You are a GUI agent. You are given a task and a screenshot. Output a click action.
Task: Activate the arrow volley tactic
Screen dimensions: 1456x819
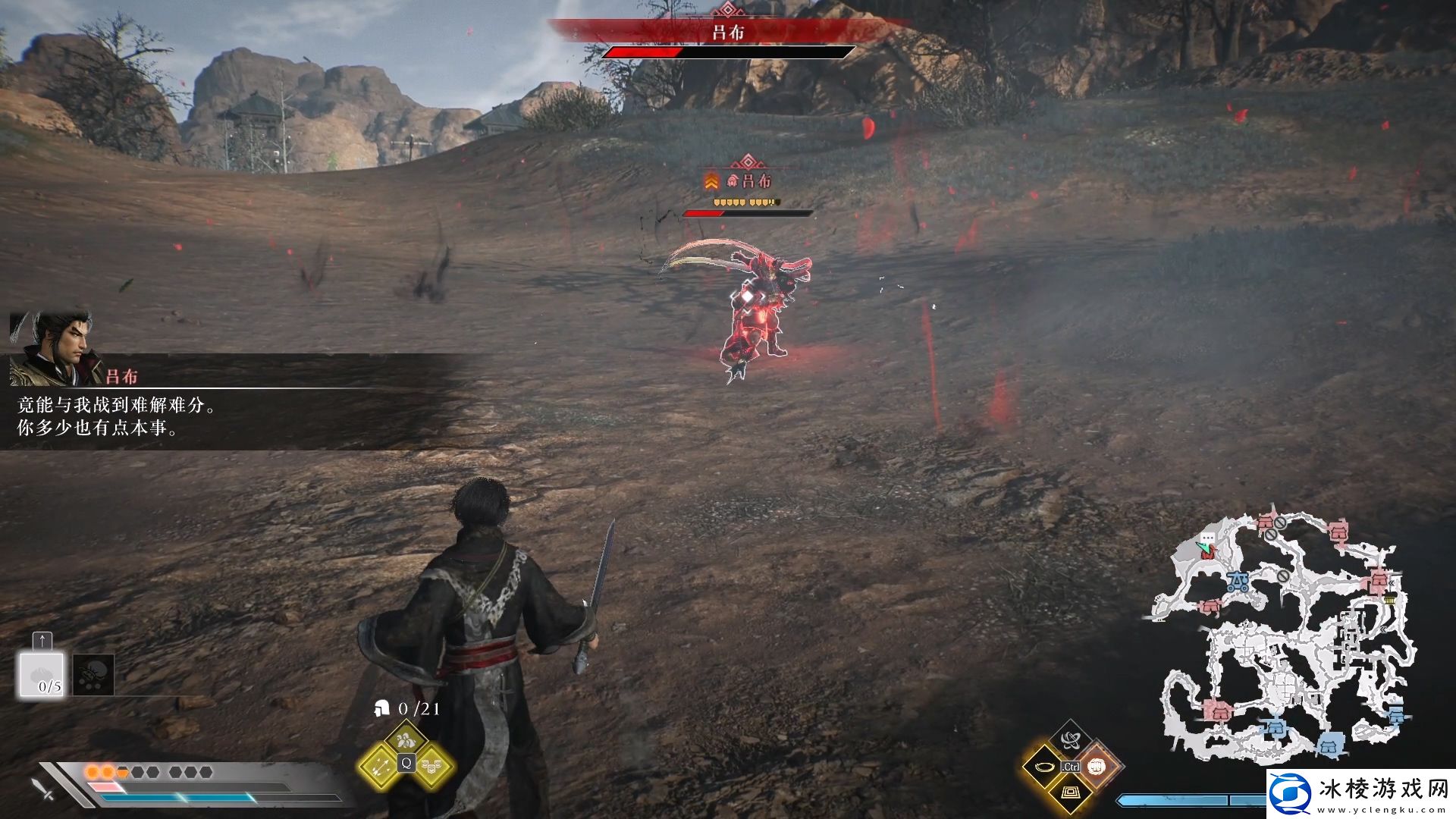pos(378,767)
